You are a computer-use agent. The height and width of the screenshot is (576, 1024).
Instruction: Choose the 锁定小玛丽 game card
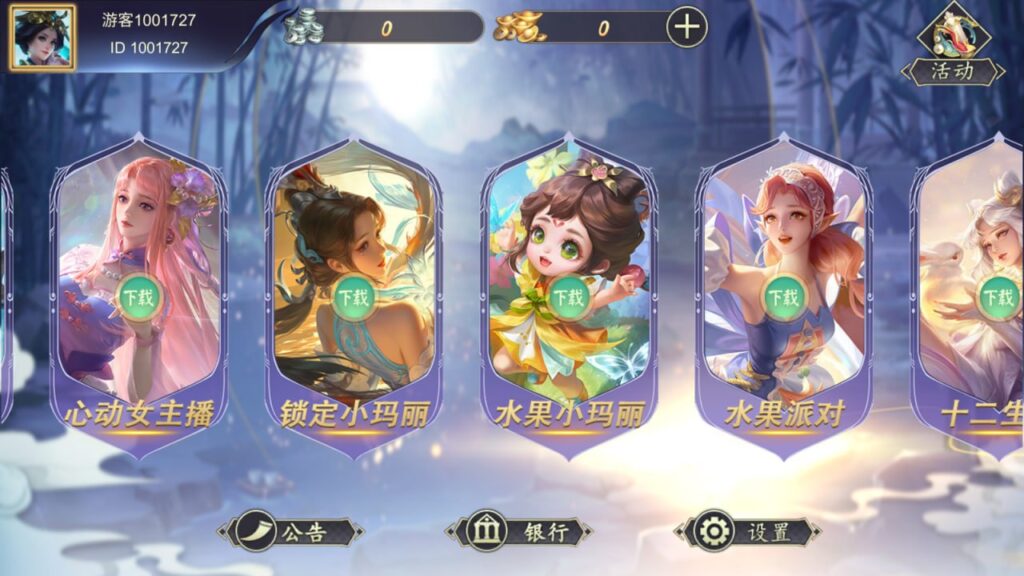point(352,230)
